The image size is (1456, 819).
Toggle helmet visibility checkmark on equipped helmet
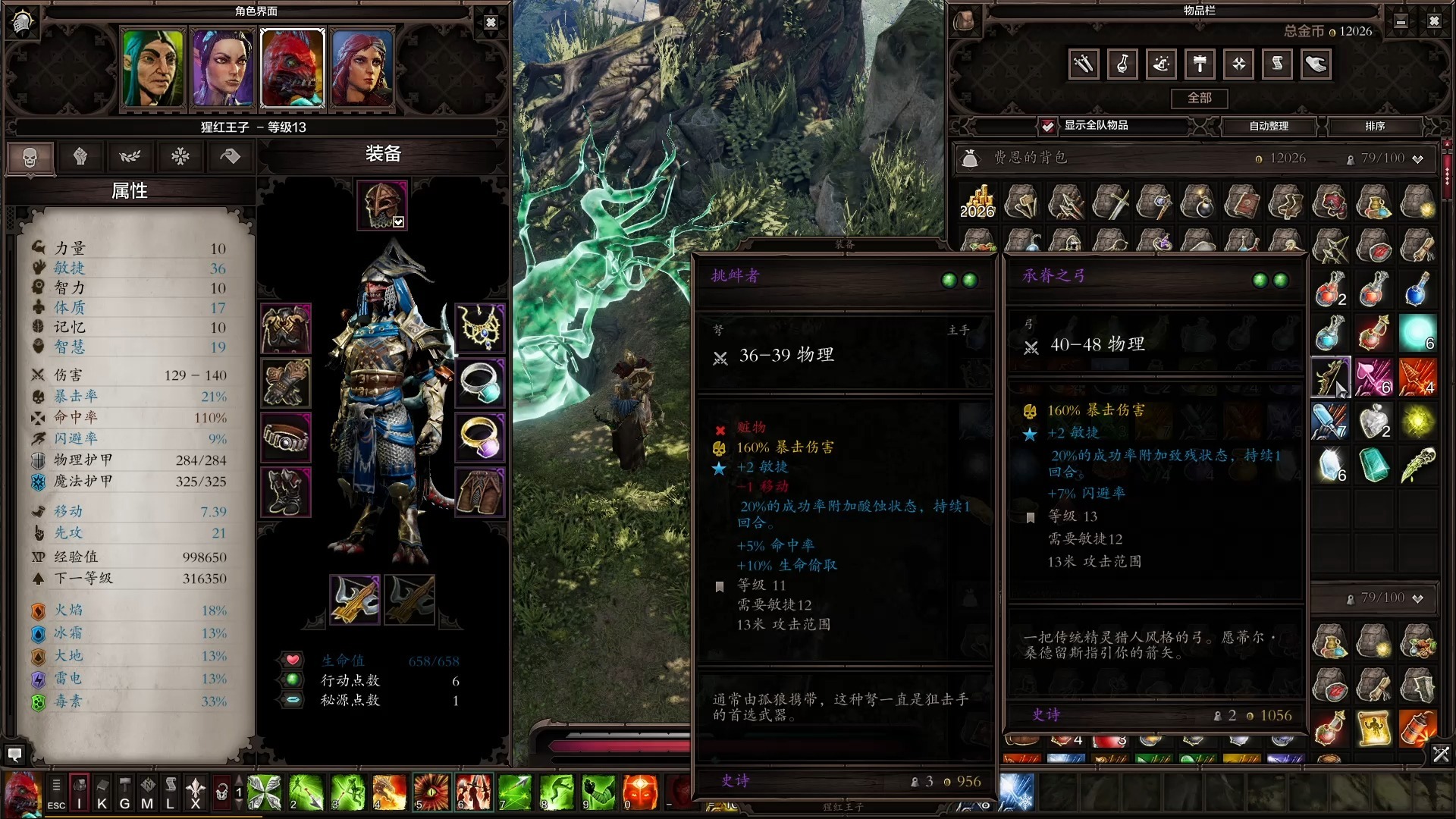(x=399, y=222)
